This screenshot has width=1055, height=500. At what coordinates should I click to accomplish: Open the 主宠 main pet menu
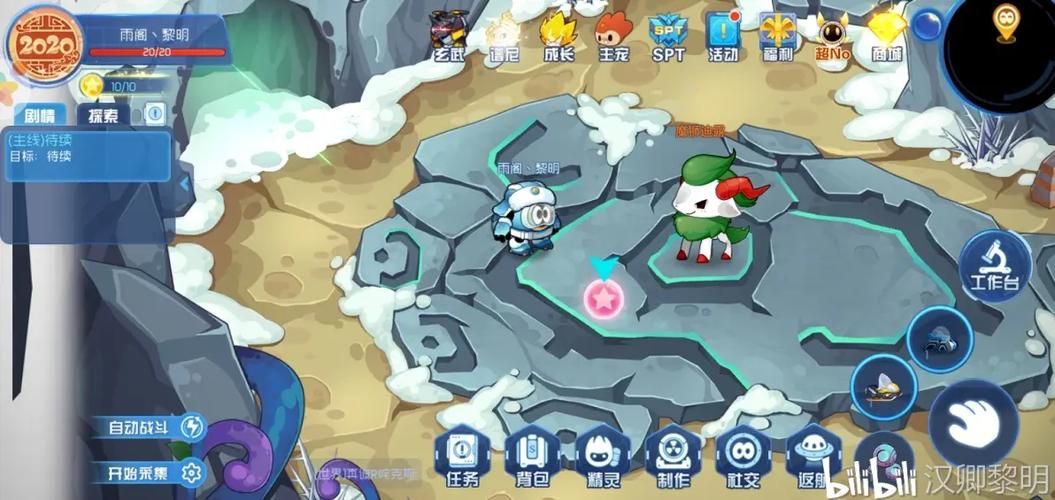click(613, 33)
